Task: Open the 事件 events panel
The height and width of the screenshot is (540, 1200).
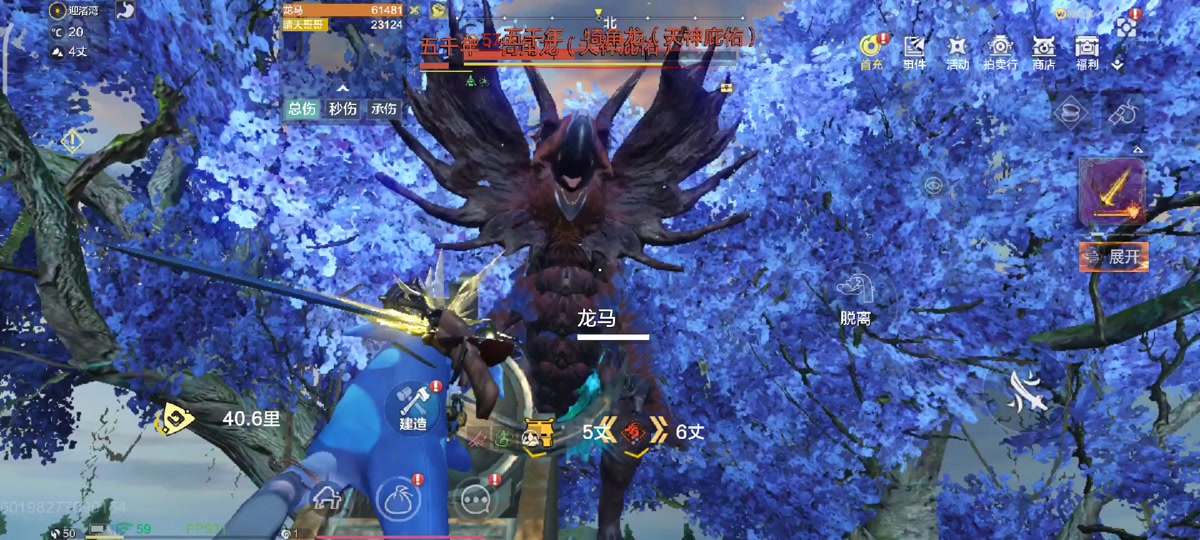Action: pyautogui.click(x=914, y=50)
